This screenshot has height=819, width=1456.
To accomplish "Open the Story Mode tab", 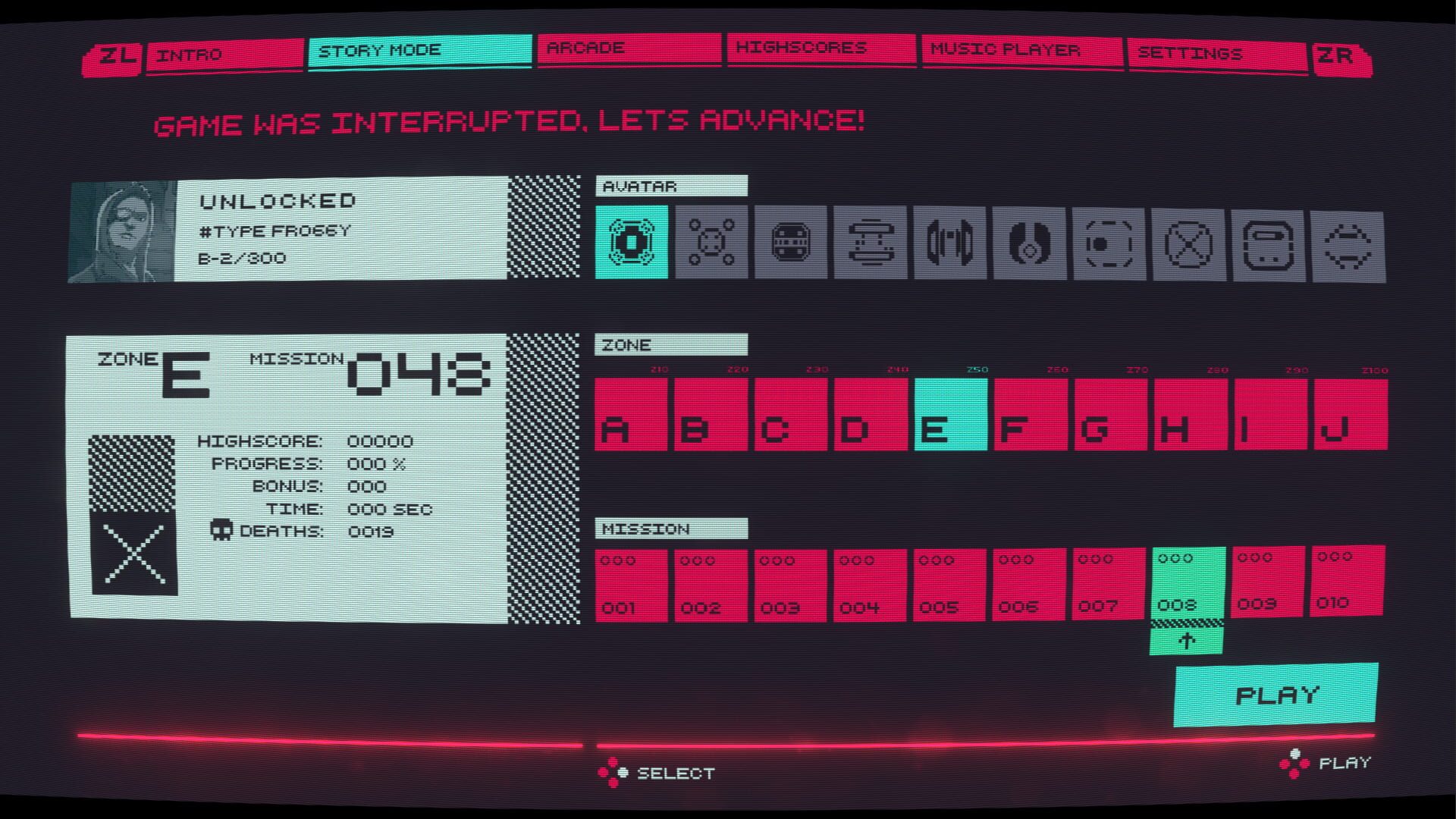I will coord(419,51).
